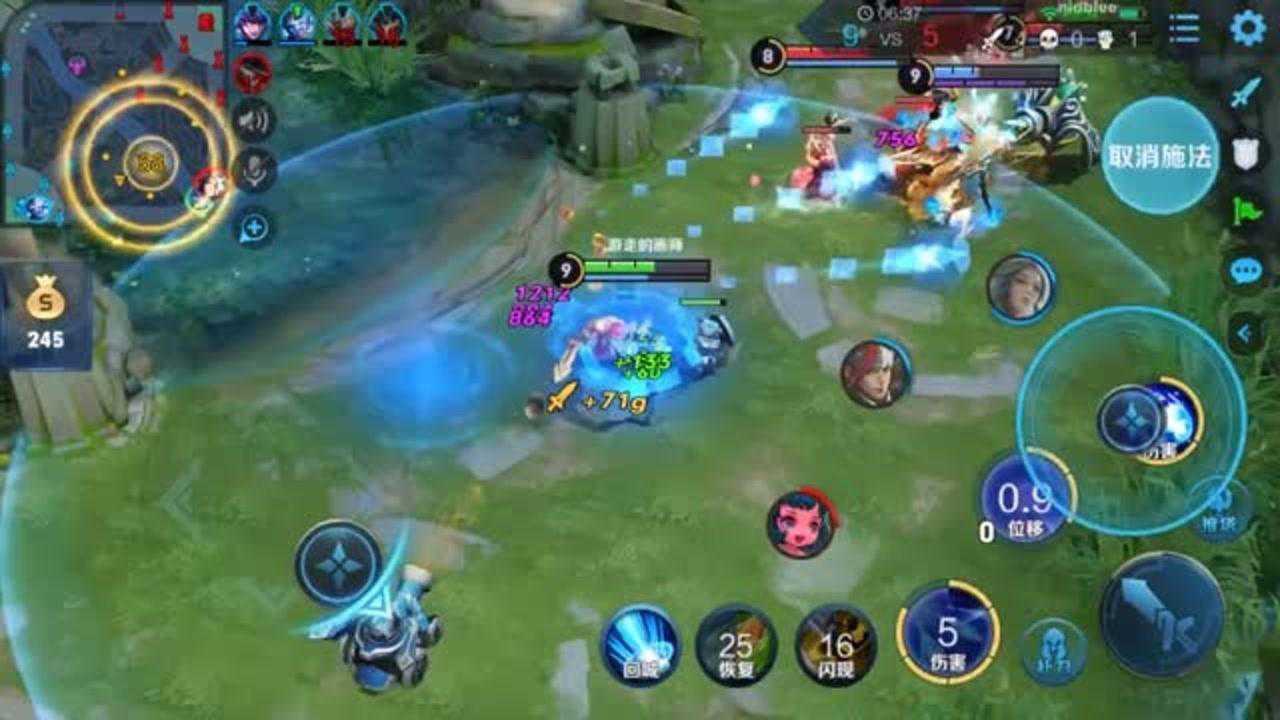This screenshot has height=720, width=1280.
Task: Open the chat bubble quick messages
Action: pyautogui.click(x=1245, y=270)
